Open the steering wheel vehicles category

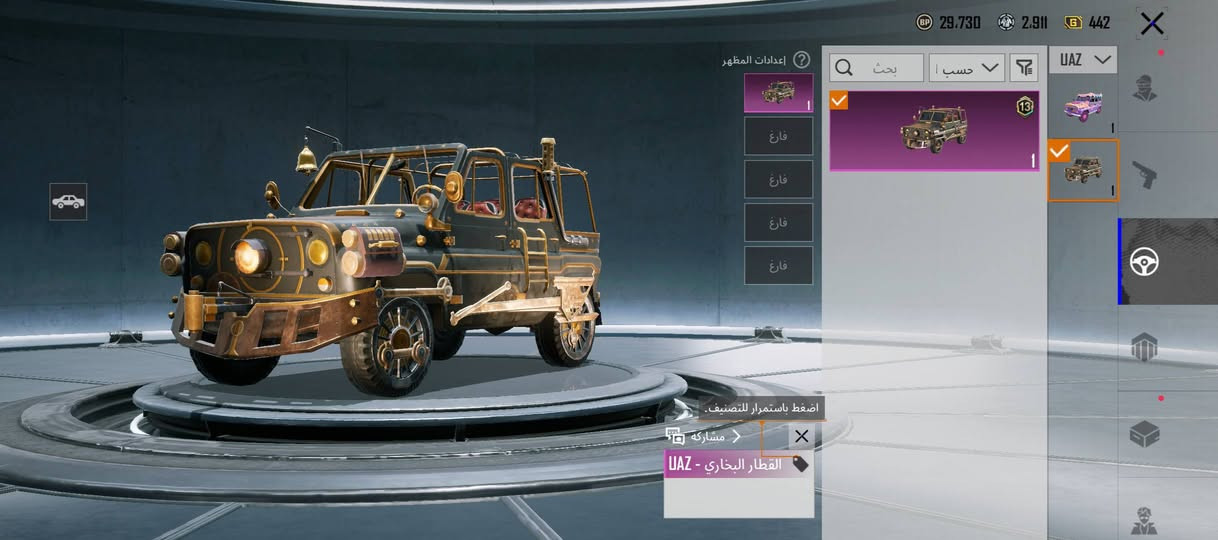1145,262
